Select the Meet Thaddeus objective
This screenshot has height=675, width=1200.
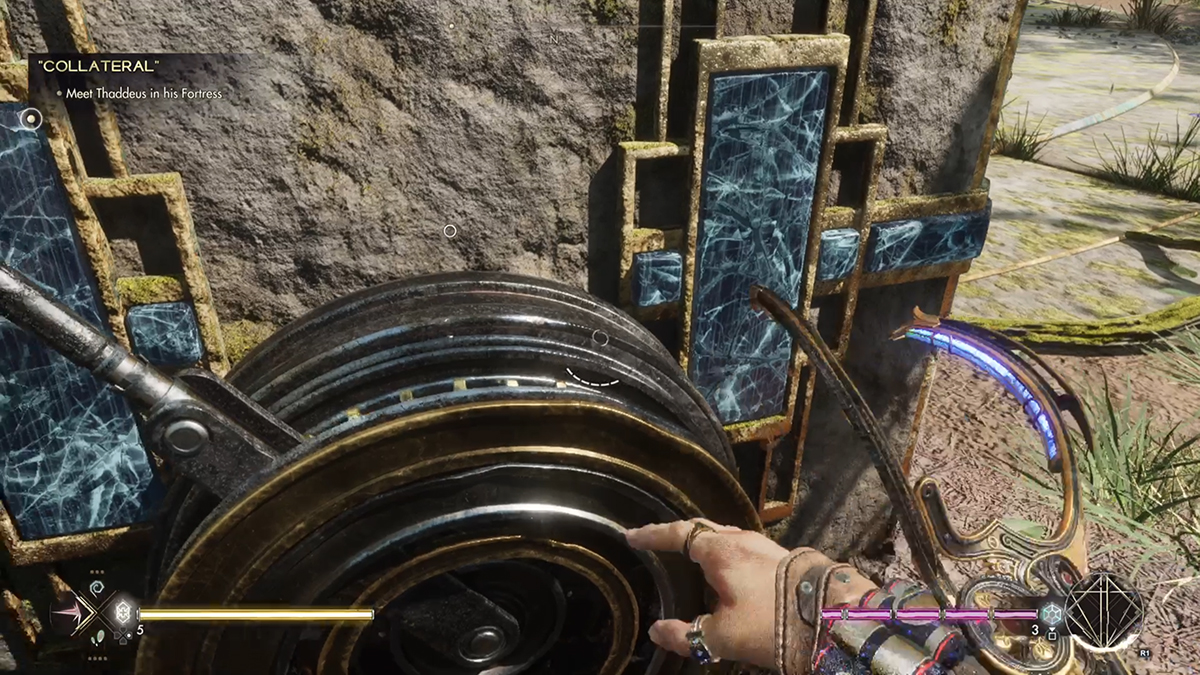click(144, 93)
